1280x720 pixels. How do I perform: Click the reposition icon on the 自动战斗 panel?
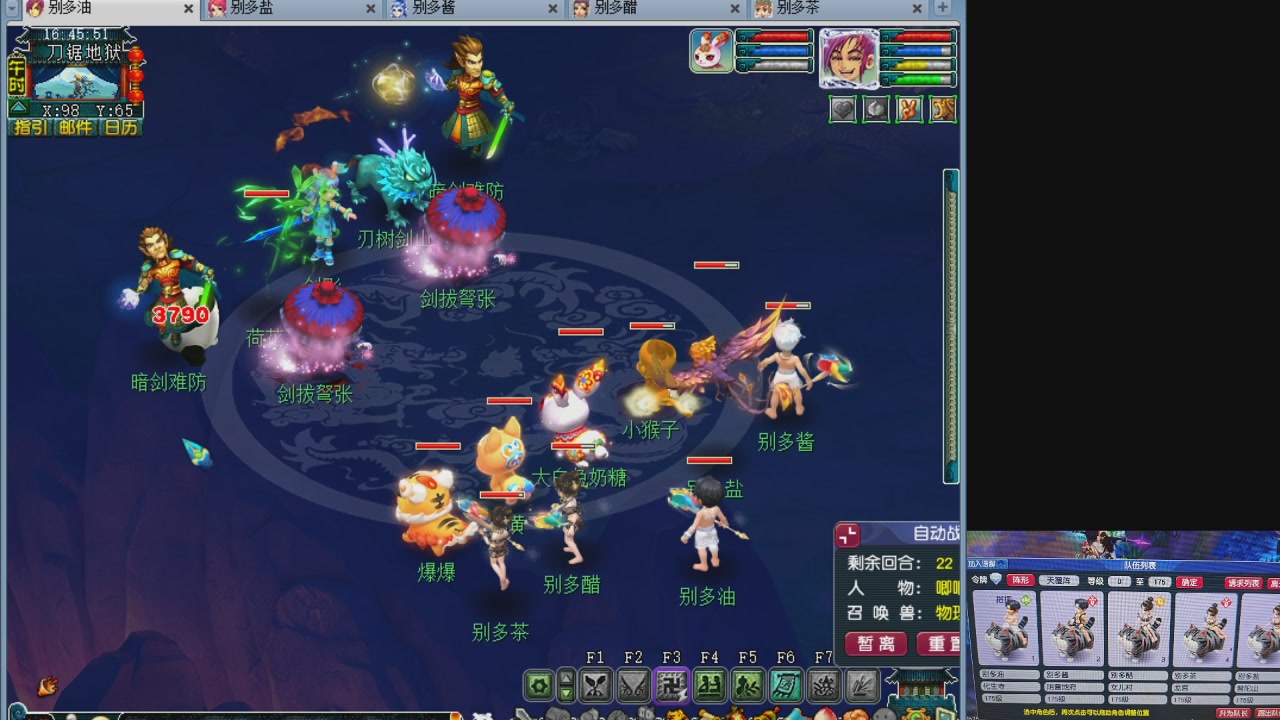[x=847, y=534]
